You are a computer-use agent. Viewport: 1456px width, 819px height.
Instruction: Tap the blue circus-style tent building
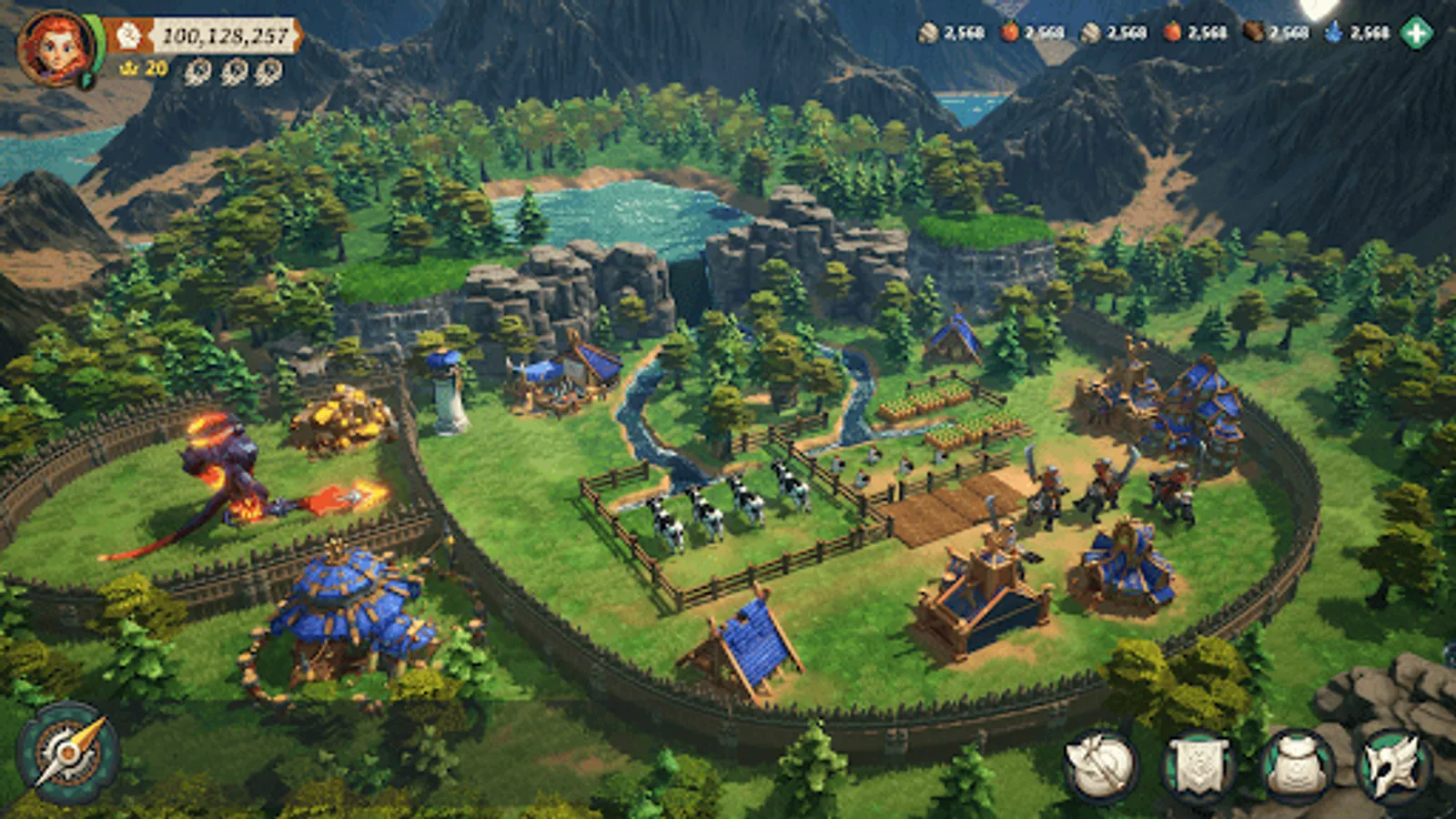tap(346, 601)
